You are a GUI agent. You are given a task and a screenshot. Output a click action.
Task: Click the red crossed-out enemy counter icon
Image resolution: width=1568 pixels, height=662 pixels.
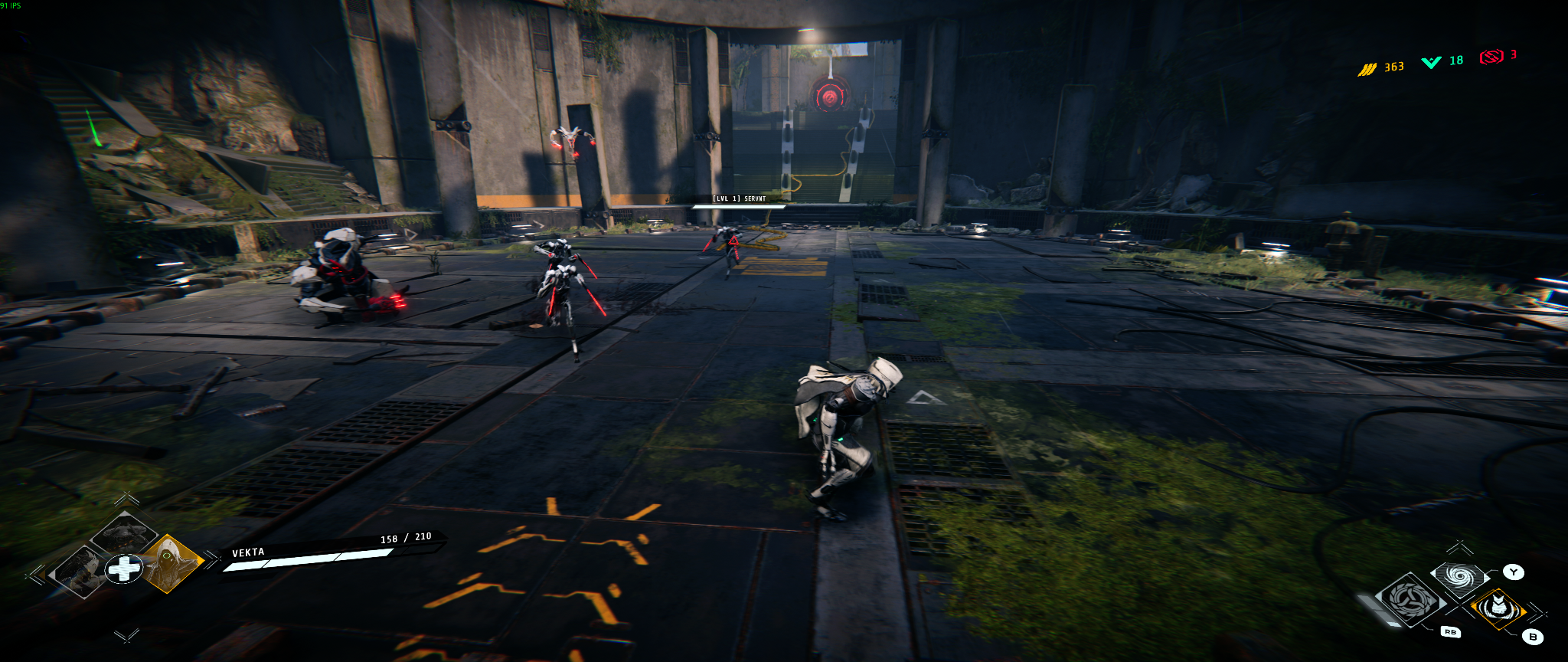coord(1491,57)
